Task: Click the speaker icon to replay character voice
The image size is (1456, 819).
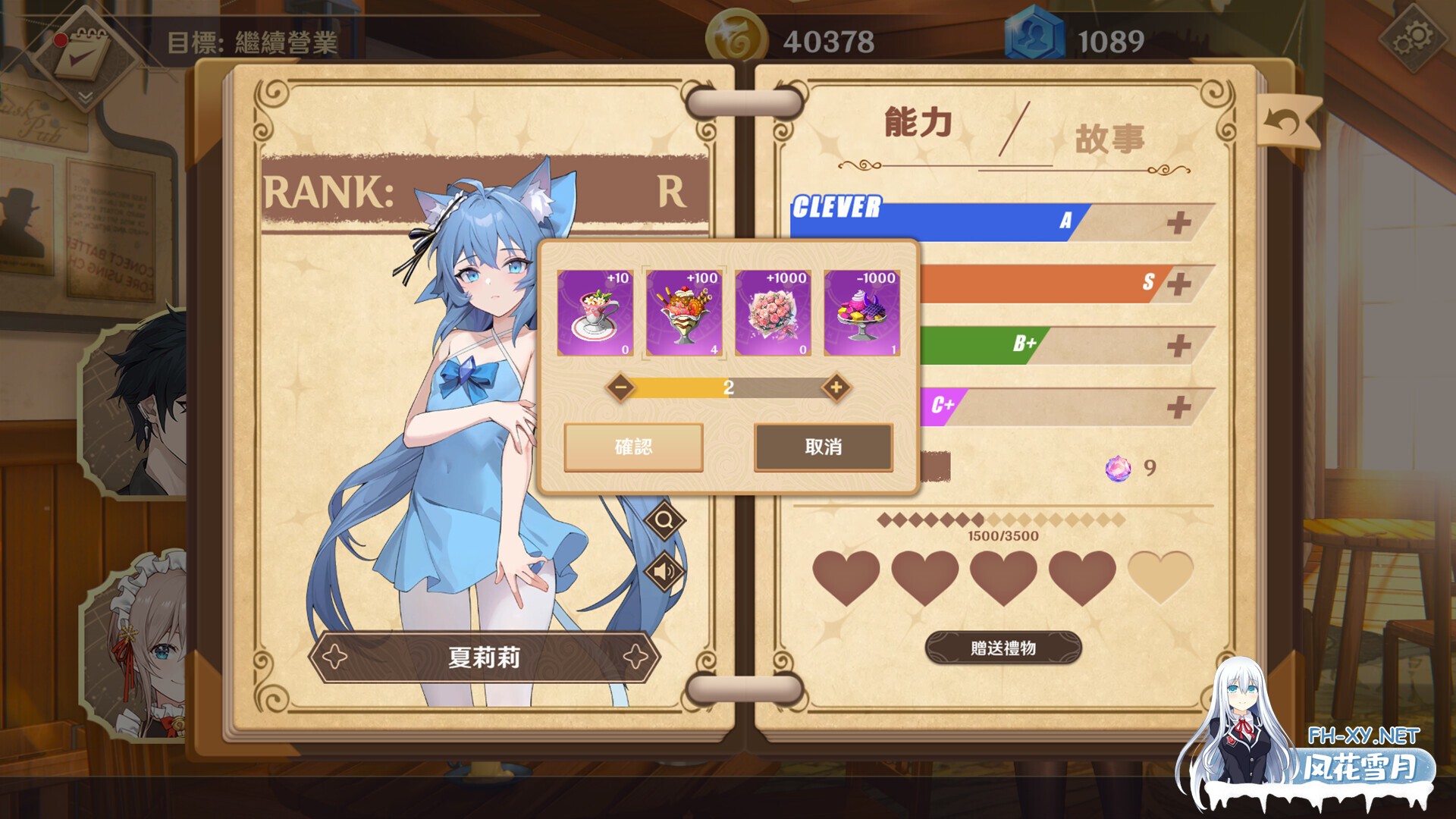Action: (x=663, y=570)
